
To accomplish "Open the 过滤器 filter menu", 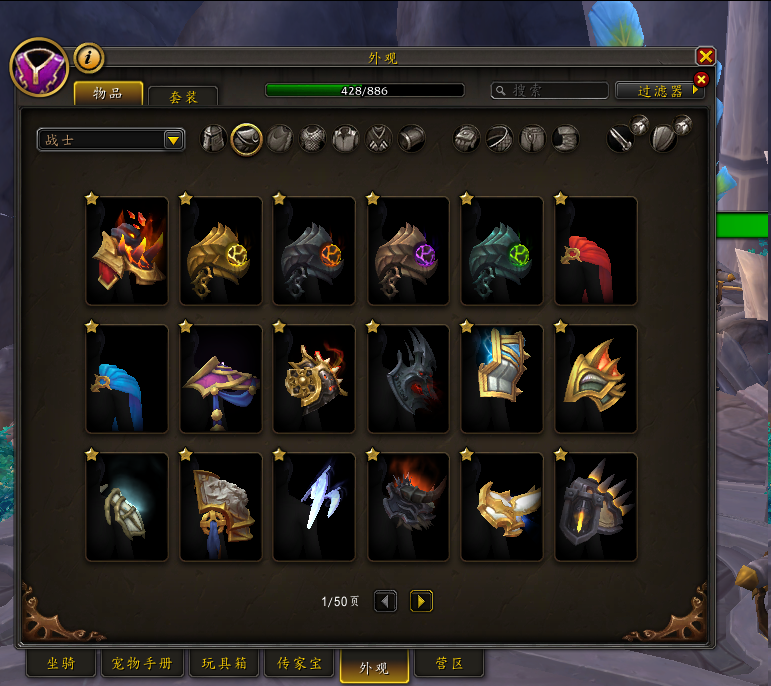I will tap(660, 90).
